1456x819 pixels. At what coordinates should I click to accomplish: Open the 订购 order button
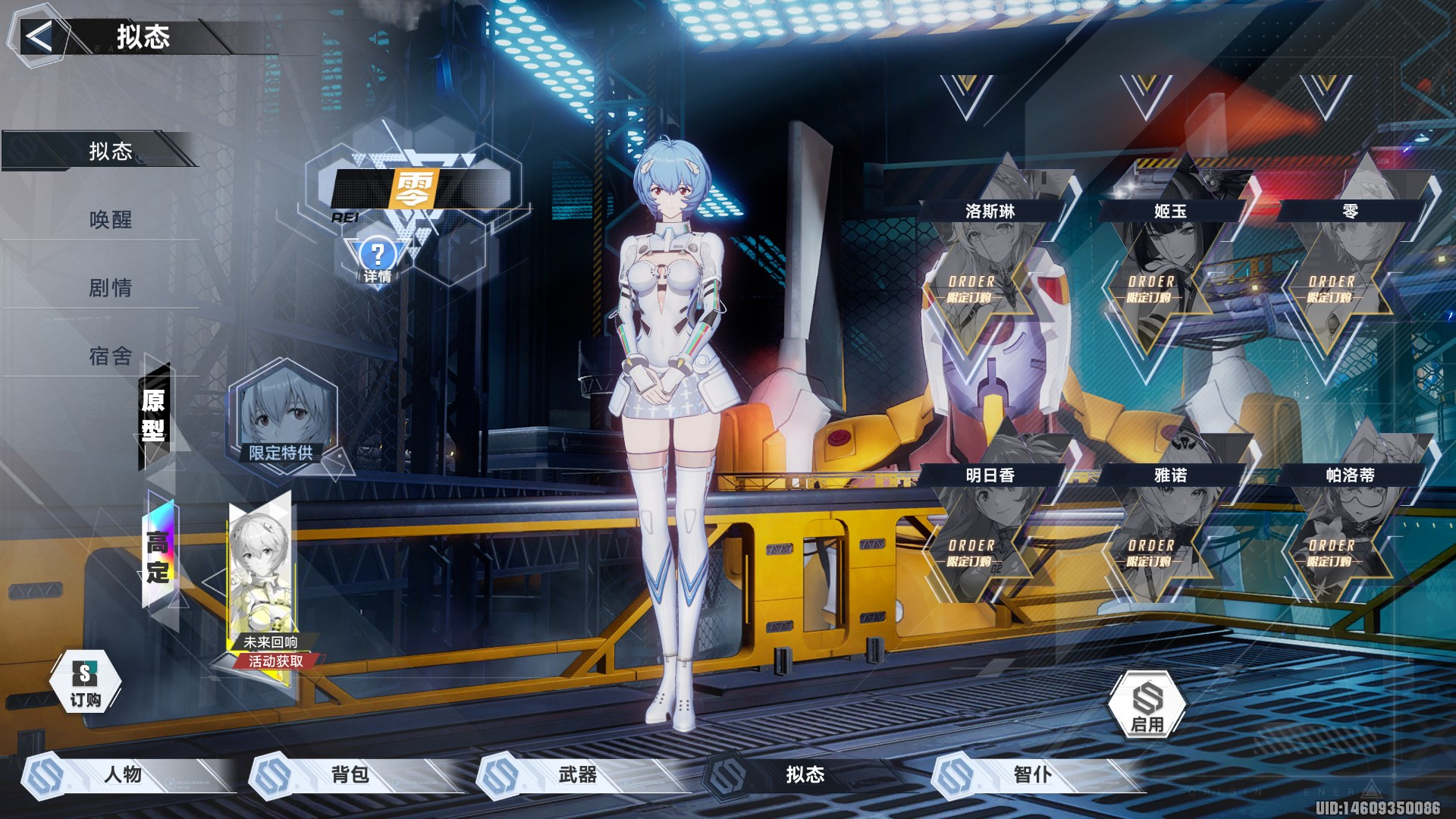[x=85, y=682]
